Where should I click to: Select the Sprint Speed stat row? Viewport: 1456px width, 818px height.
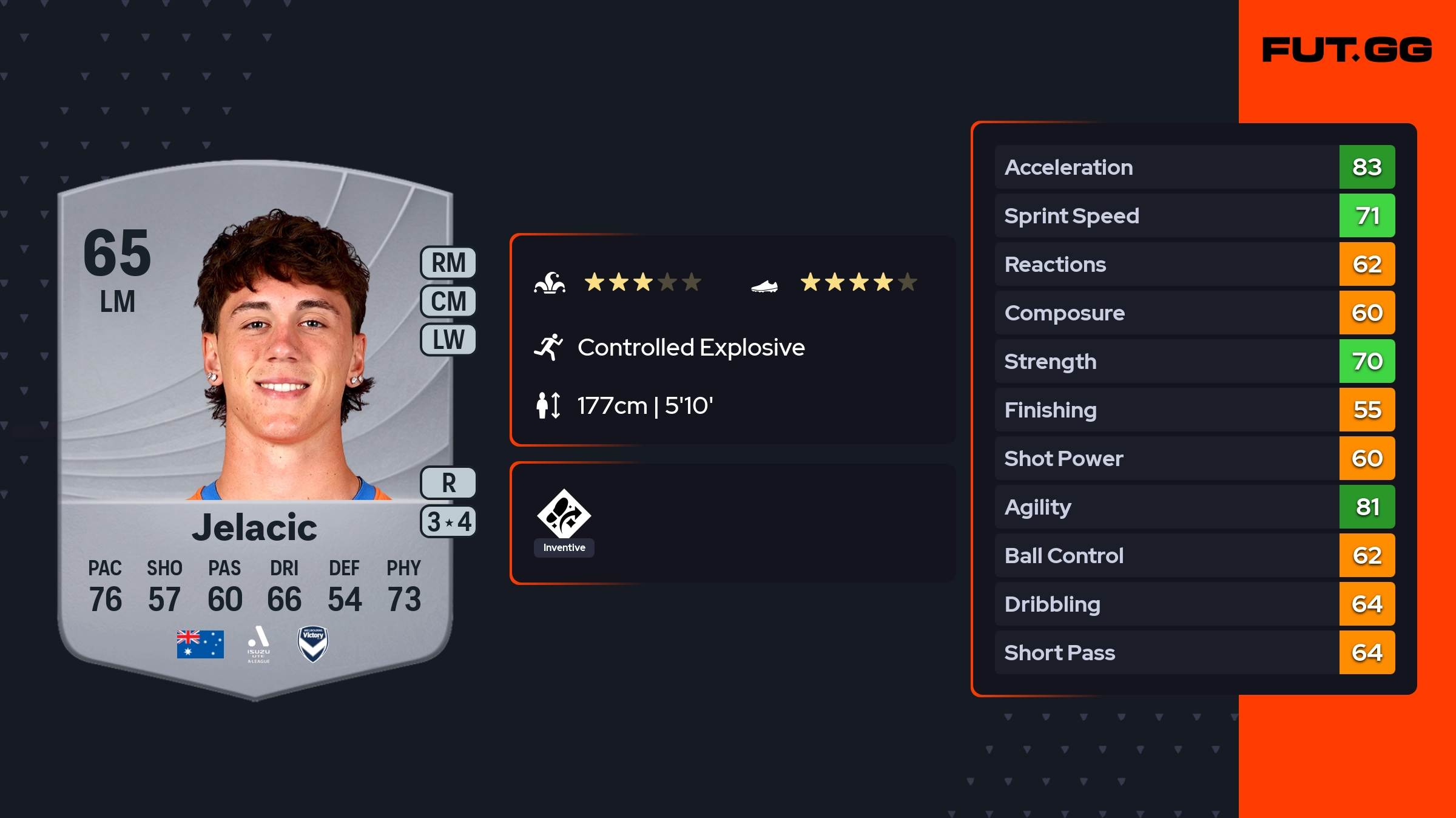pyautogui.click(x=1194, y=215)
